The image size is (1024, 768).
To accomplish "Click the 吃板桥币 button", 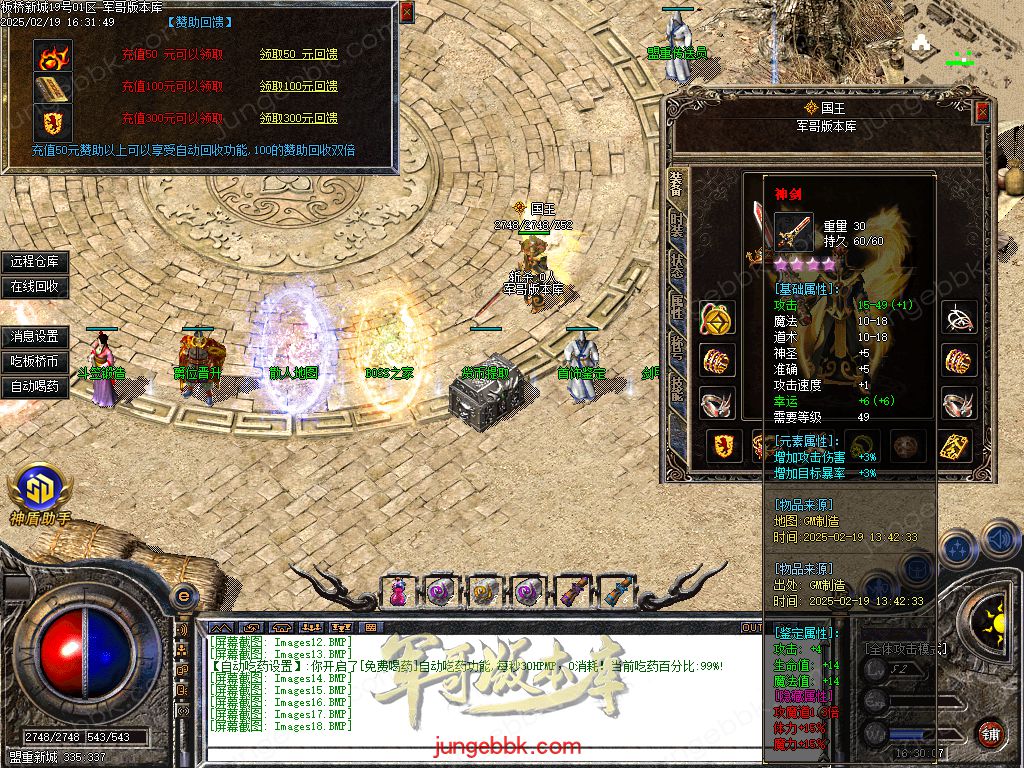I will [35, 362].
